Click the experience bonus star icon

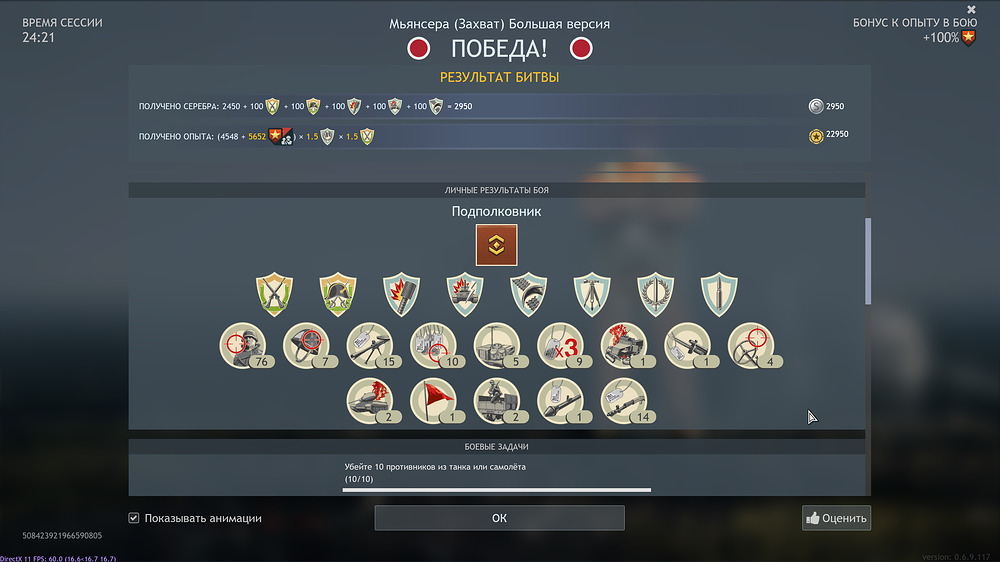[968, 38]
